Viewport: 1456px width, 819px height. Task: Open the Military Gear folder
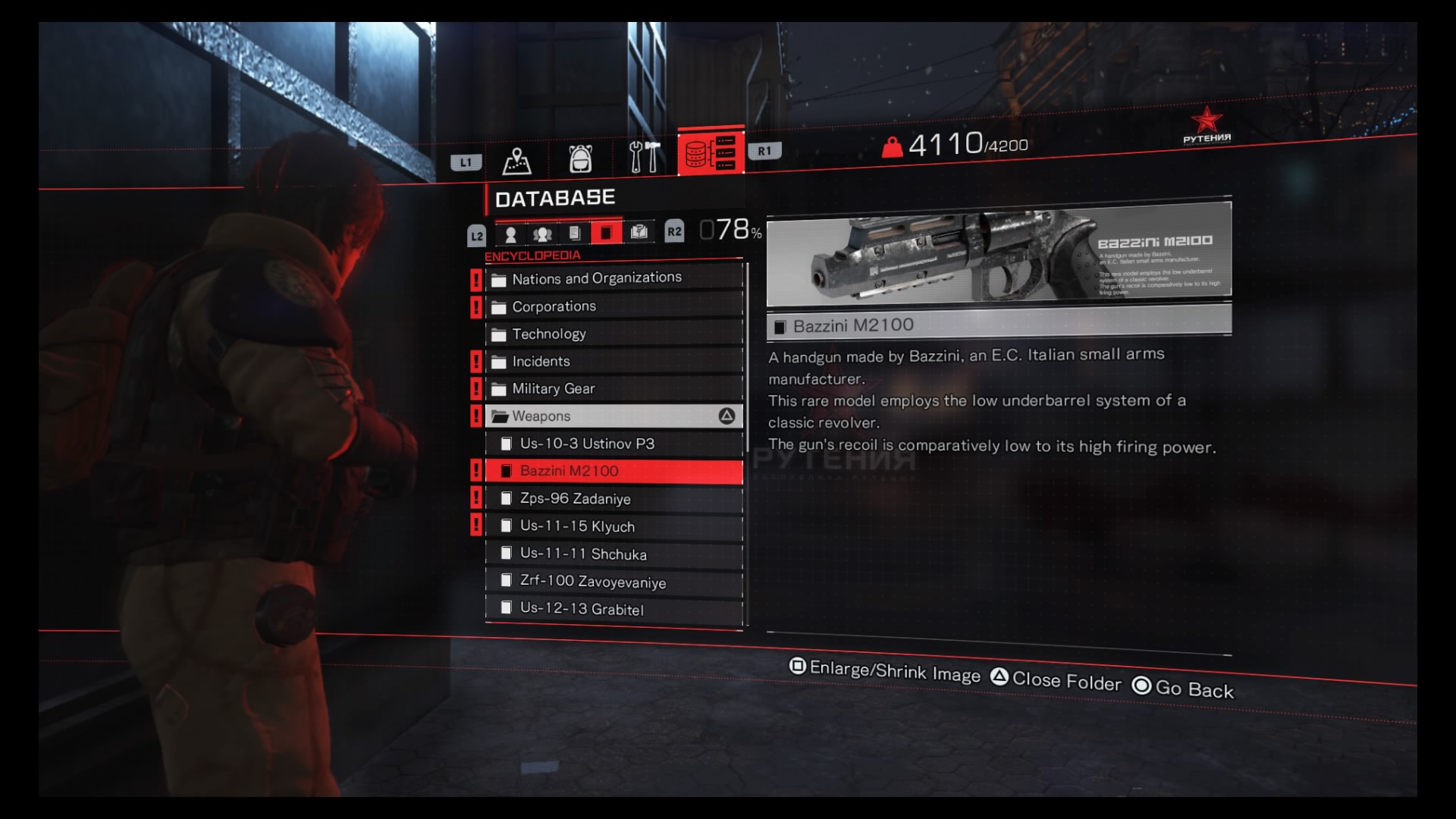554,389
